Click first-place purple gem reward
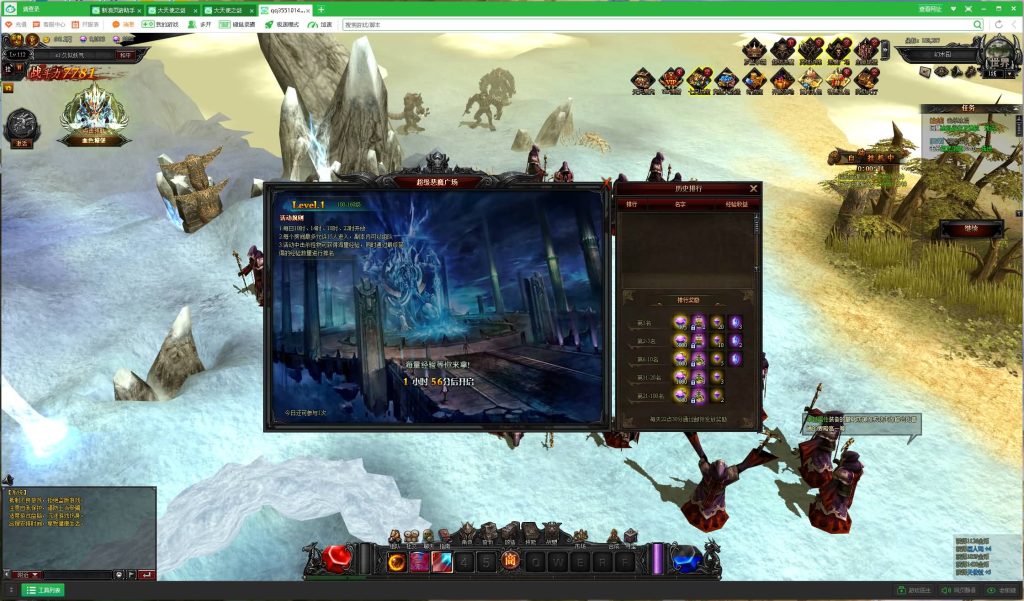This screenshot has height=601, width=1024. (680, 322)
